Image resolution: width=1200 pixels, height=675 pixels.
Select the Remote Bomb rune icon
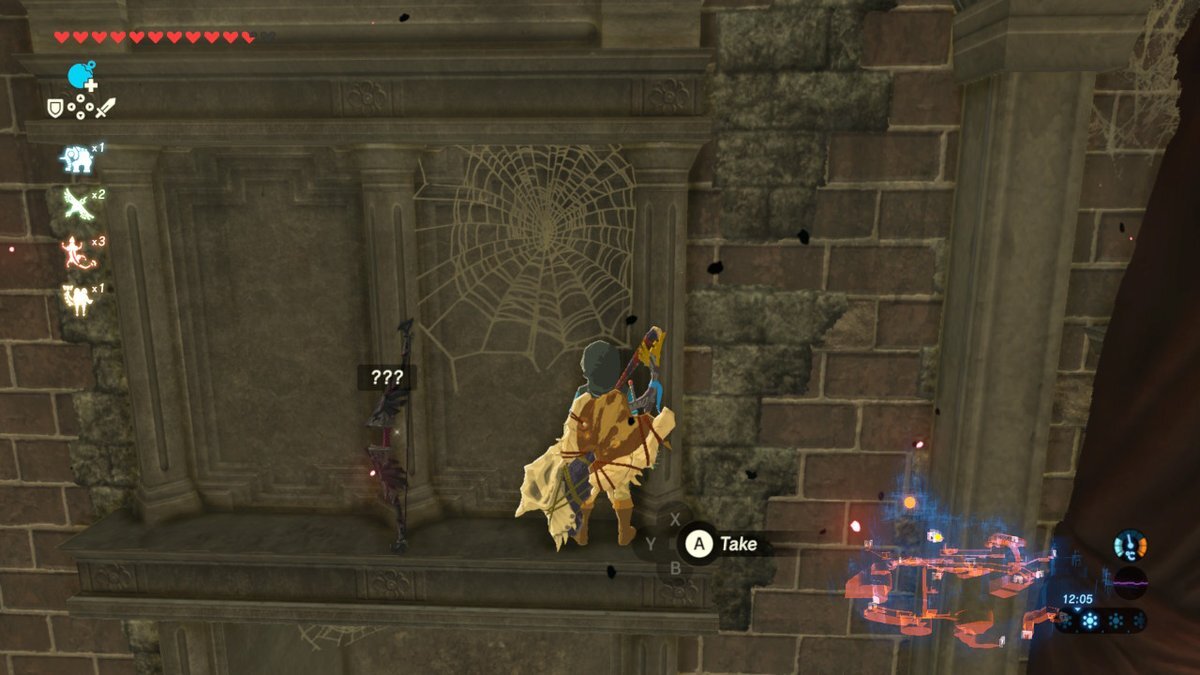click(81, 75)
